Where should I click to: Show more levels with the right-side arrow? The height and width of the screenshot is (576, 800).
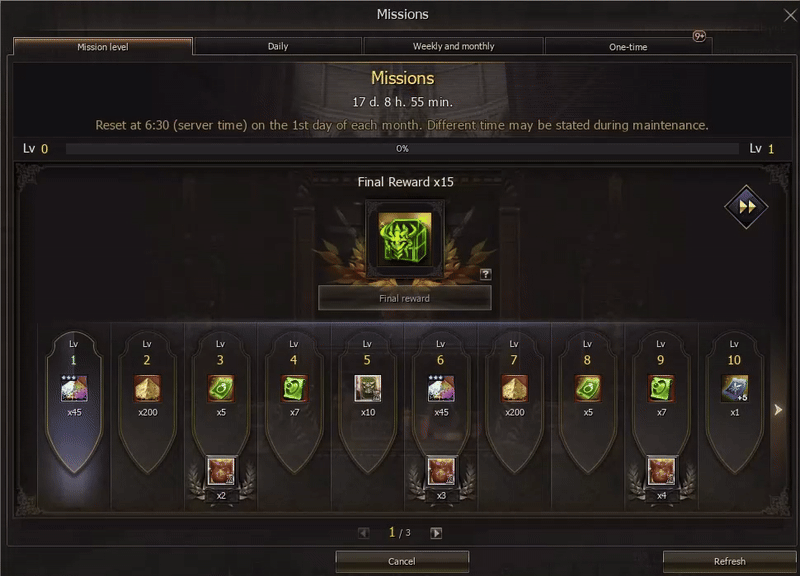779,409
